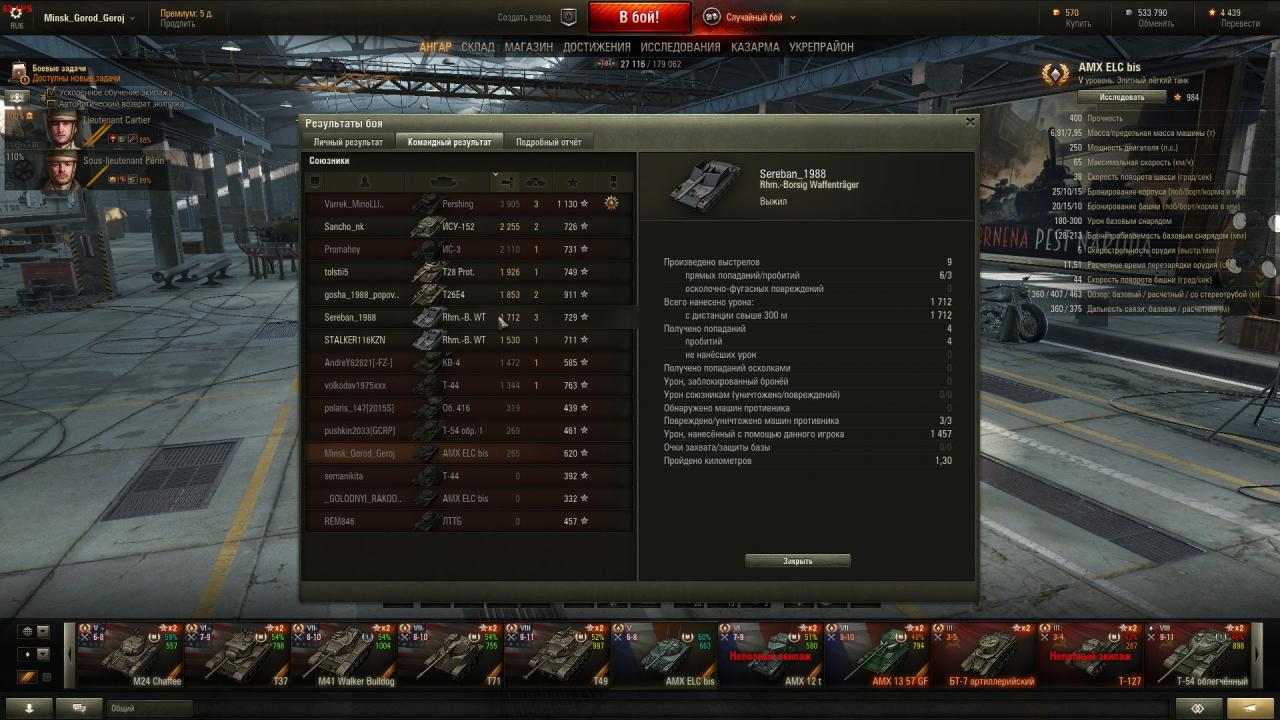Open ДОСТИЖЕНИЯ page

click(596, 47)
